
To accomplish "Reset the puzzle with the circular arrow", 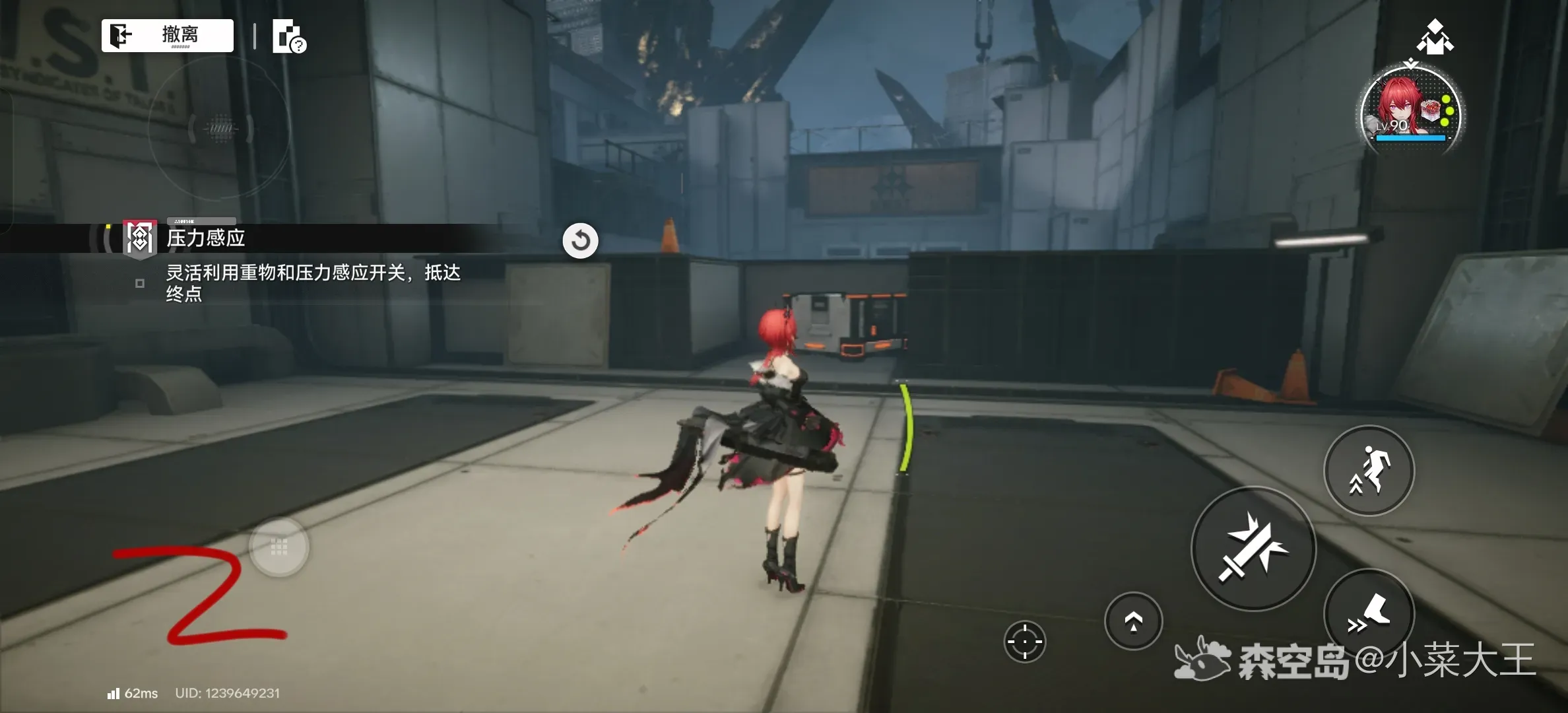I will (x=580, y=240).
